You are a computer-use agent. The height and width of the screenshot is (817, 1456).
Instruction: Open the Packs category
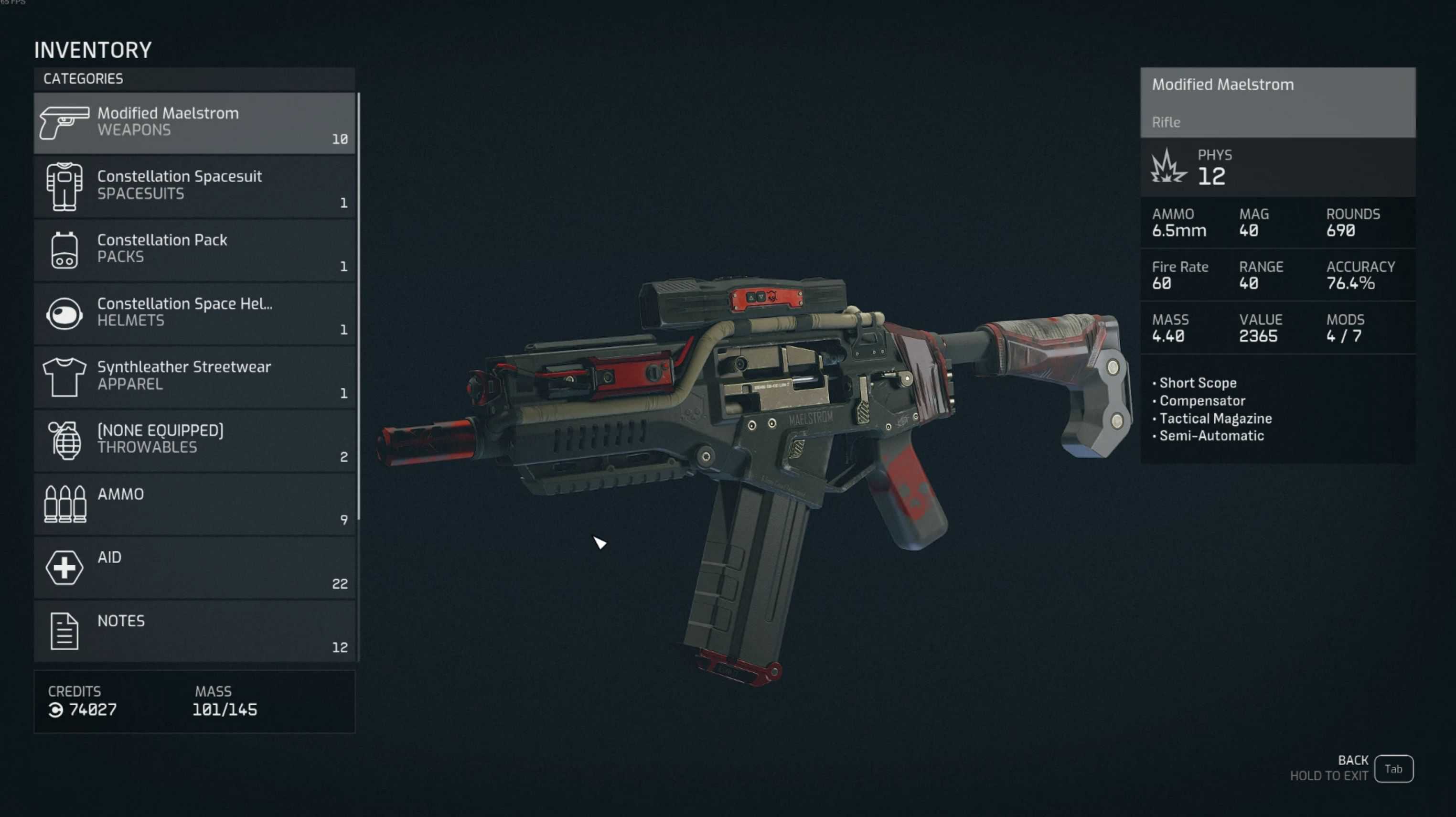tap(194, 249)
